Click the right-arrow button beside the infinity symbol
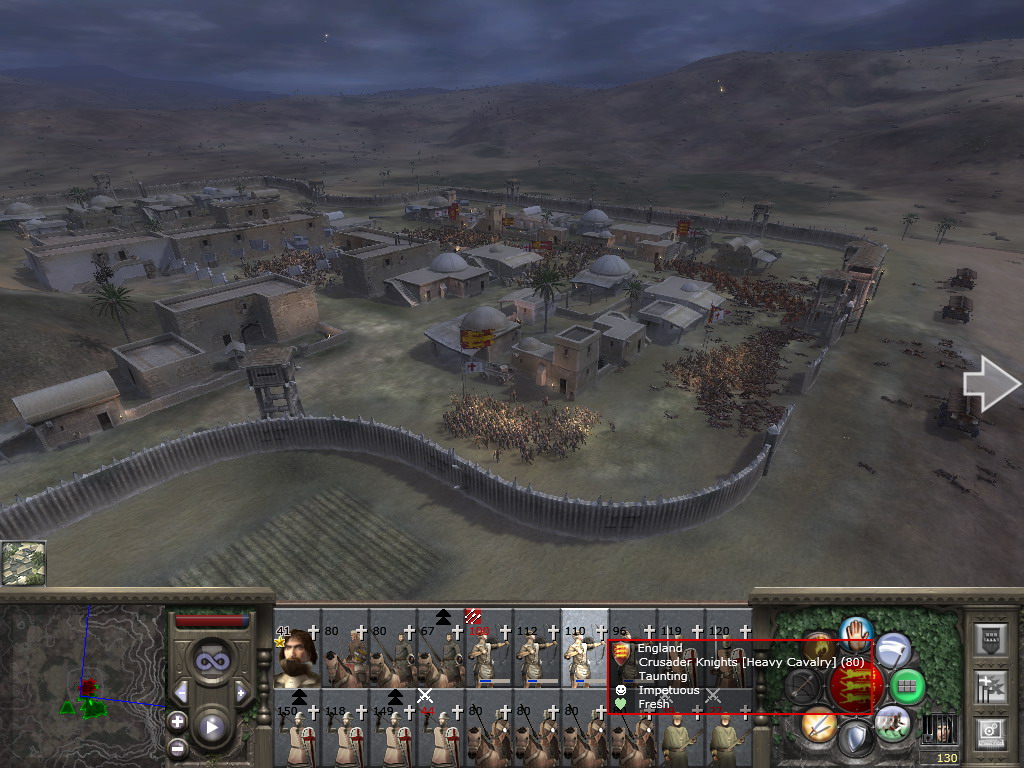Viewport: 1024px width, 768px height. [241, 692]
